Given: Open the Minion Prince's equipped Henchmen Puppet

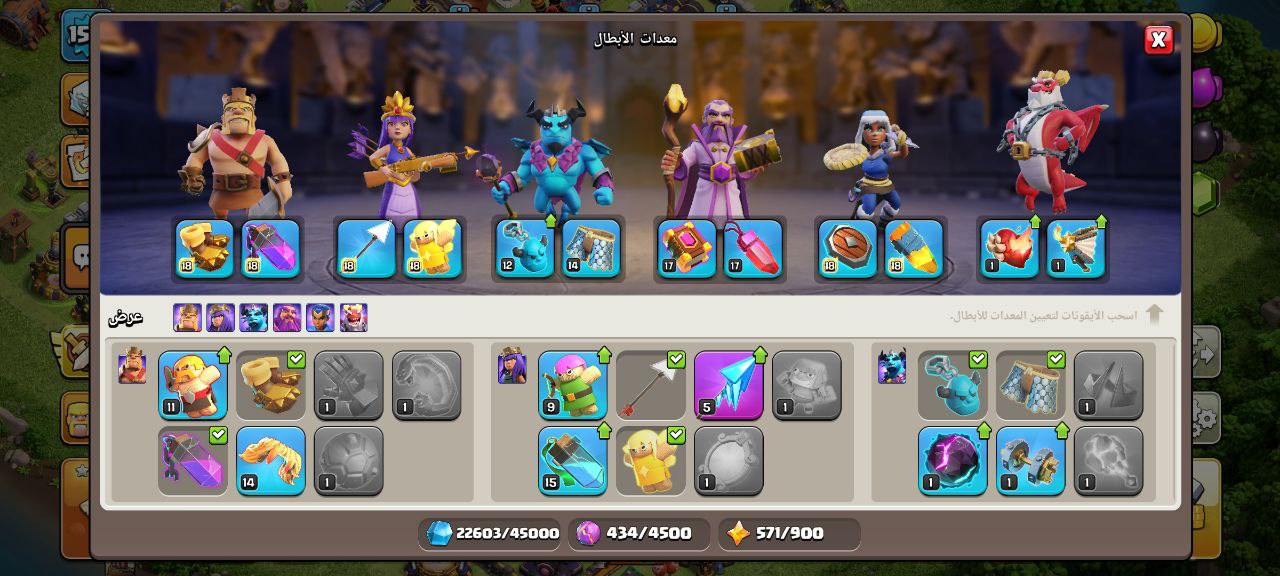Looking at the screenshot, I should [x=525, y=248].
